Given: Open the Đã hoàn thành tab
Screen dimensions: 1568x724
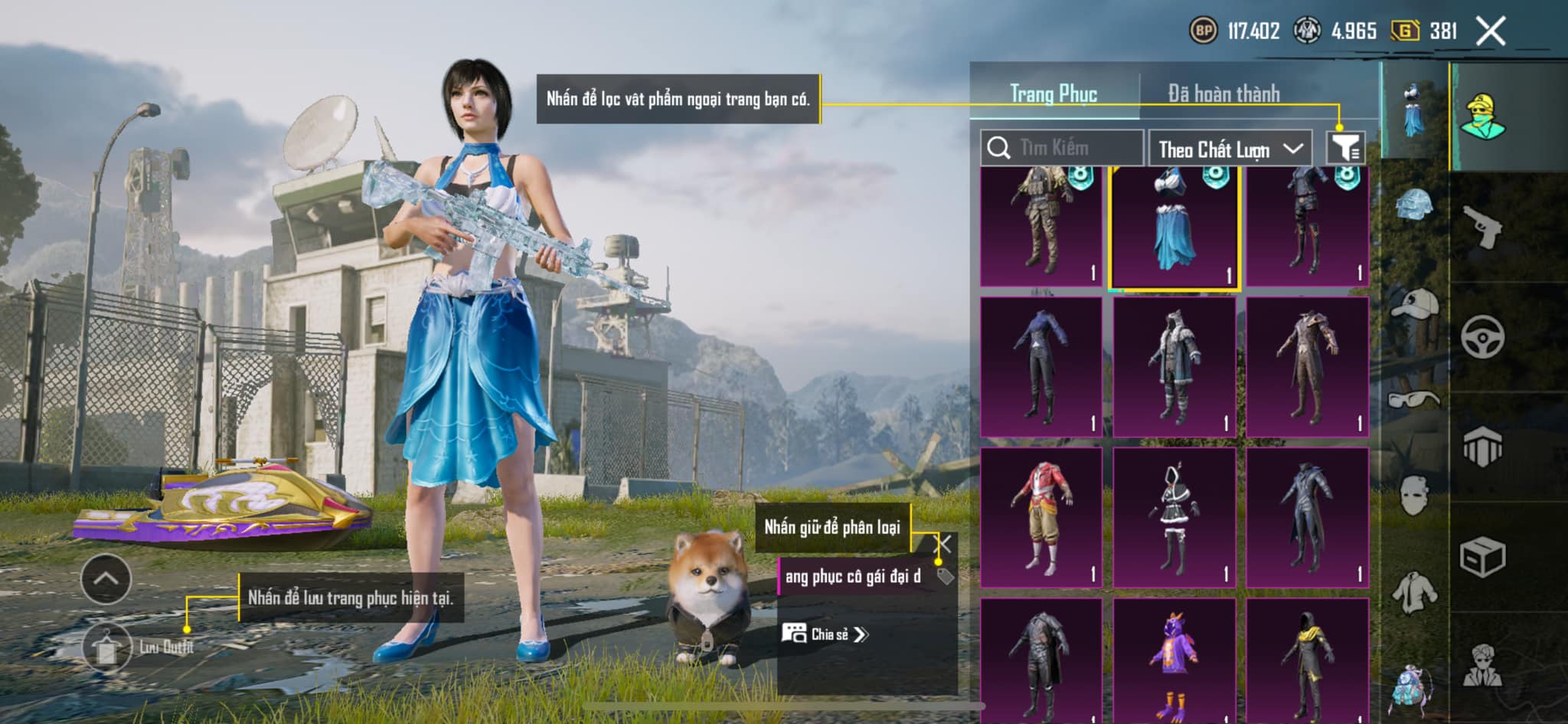Looking at the screenshot, I should click(x=1223, y=94).
